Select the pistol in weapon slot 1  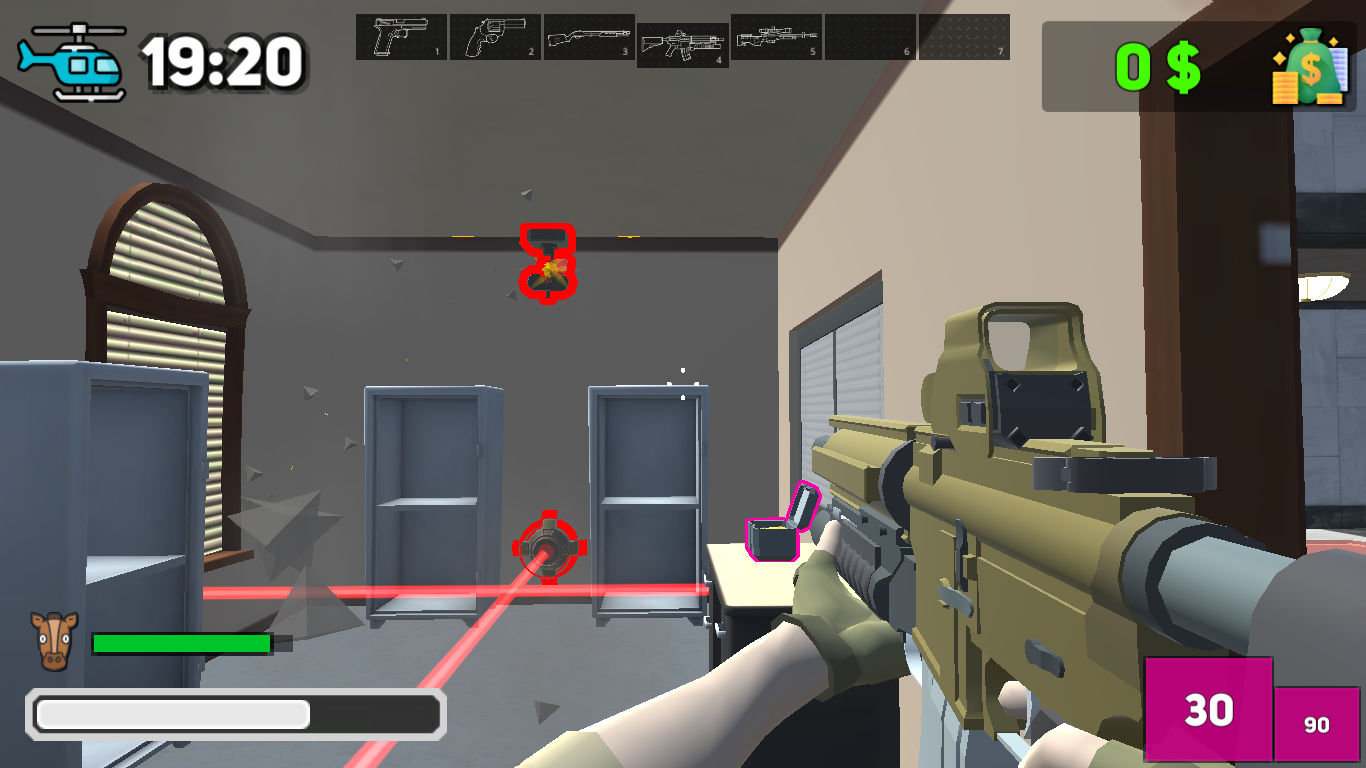401,39
